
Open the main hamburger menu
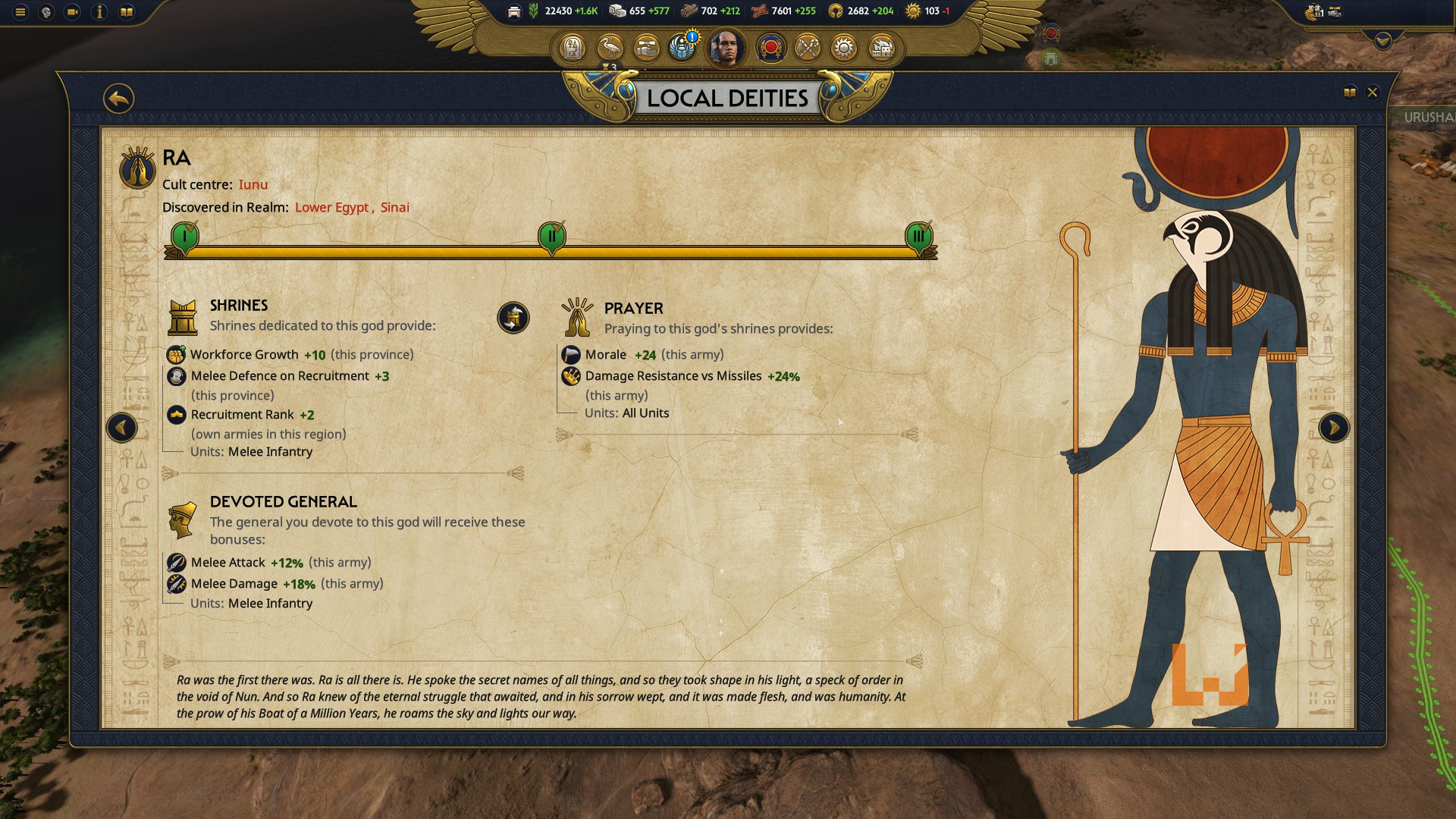point(20,12)
